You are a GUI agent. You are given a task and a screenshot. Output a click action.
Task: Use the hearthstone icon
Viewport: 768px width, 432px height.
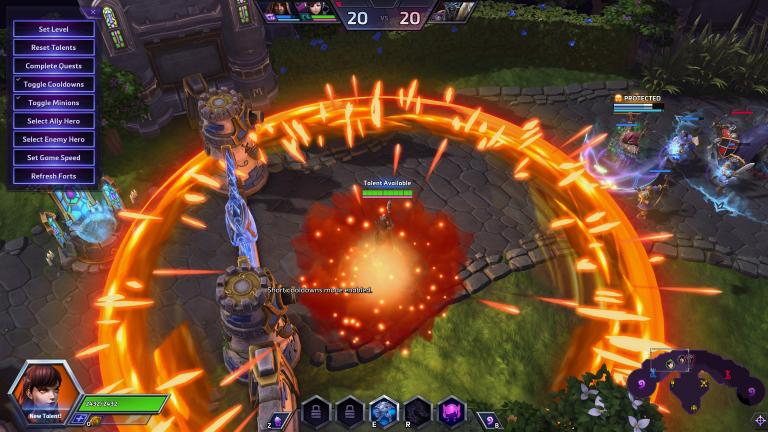point(487,417)
